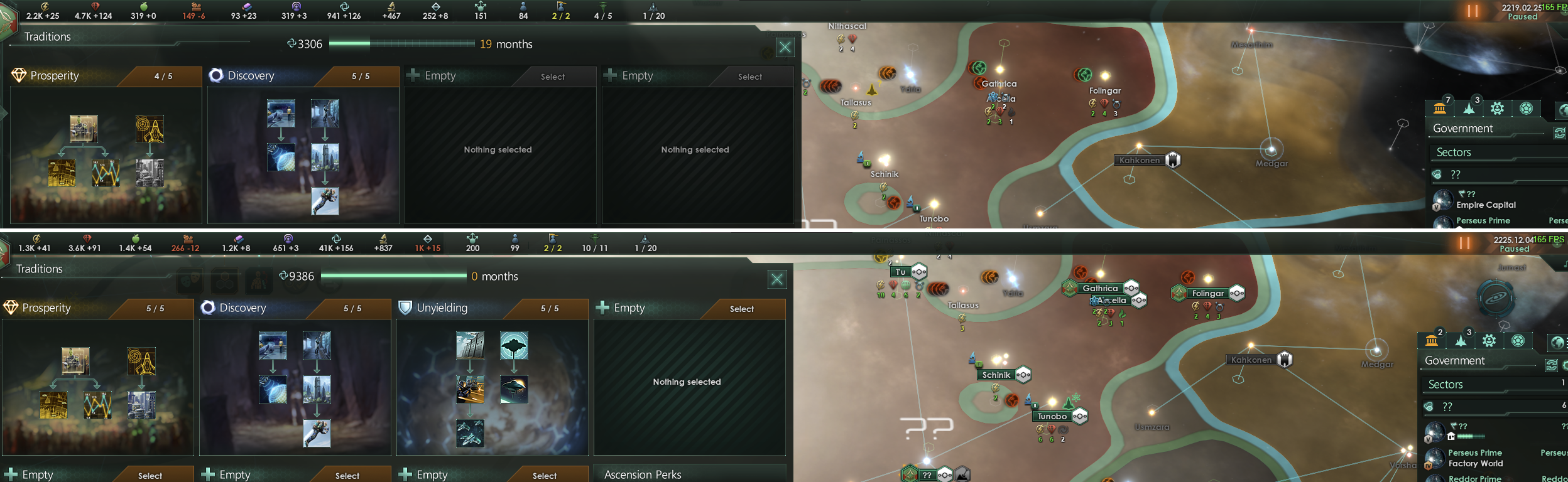Switch to the Government tab with building icon
1568x482 pixels.
pos(1440,107)
